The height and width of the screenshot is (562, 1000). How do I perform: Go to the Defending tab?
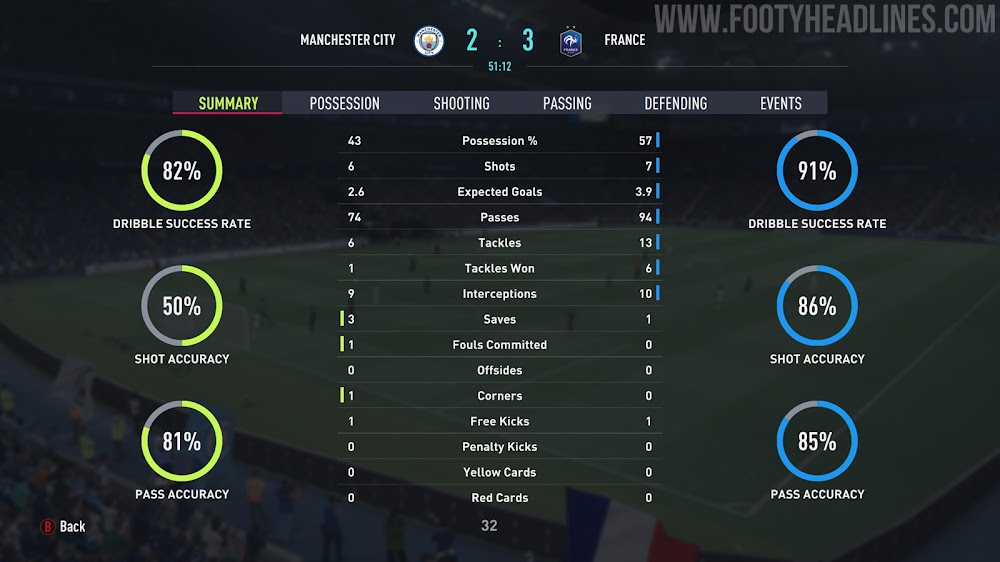675,103
